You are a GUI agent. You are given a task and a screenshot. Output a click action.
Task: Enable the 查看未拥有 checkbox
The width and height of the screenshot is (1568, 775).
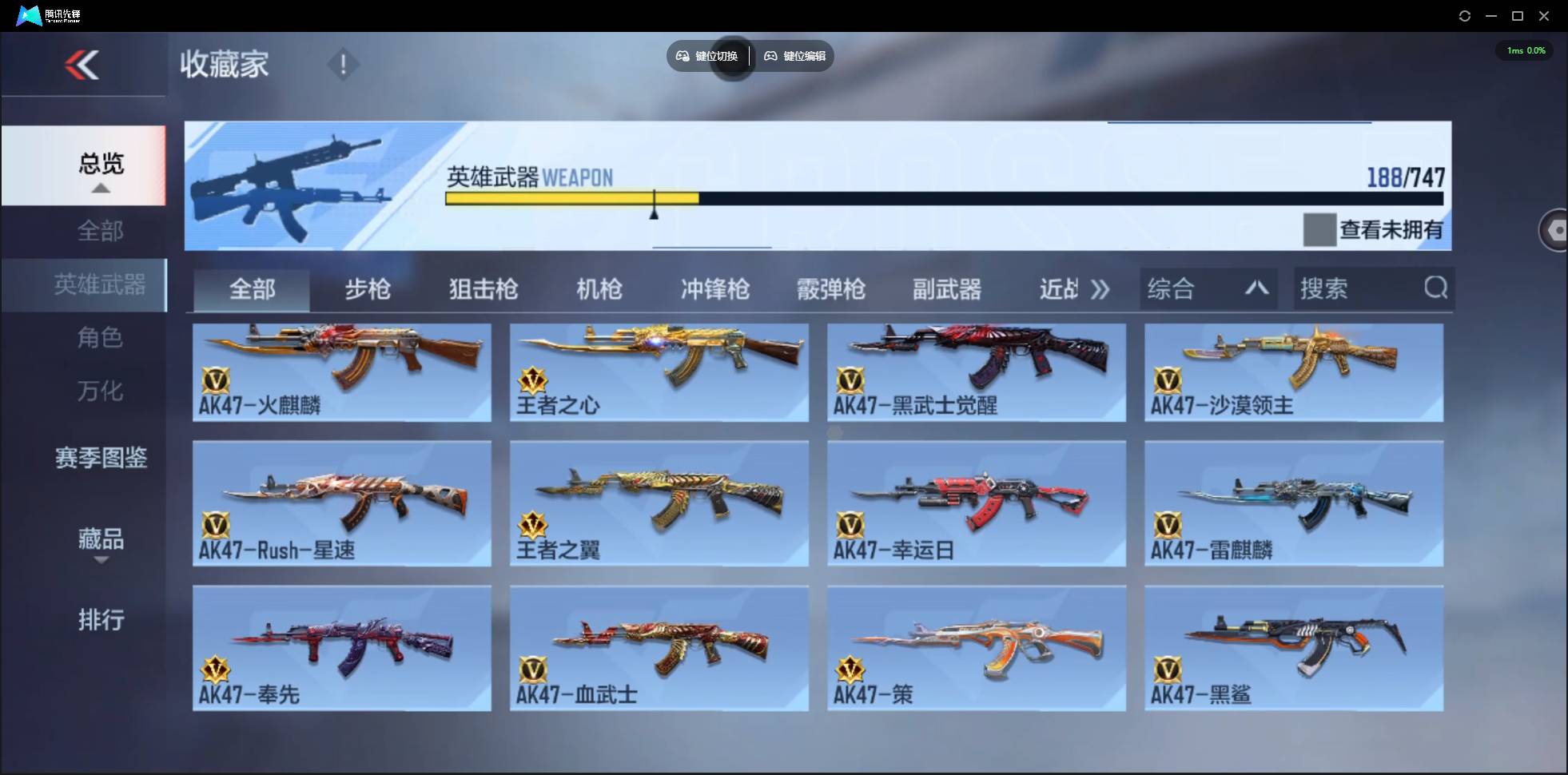pyautogui.click(x=1318, y=229)
